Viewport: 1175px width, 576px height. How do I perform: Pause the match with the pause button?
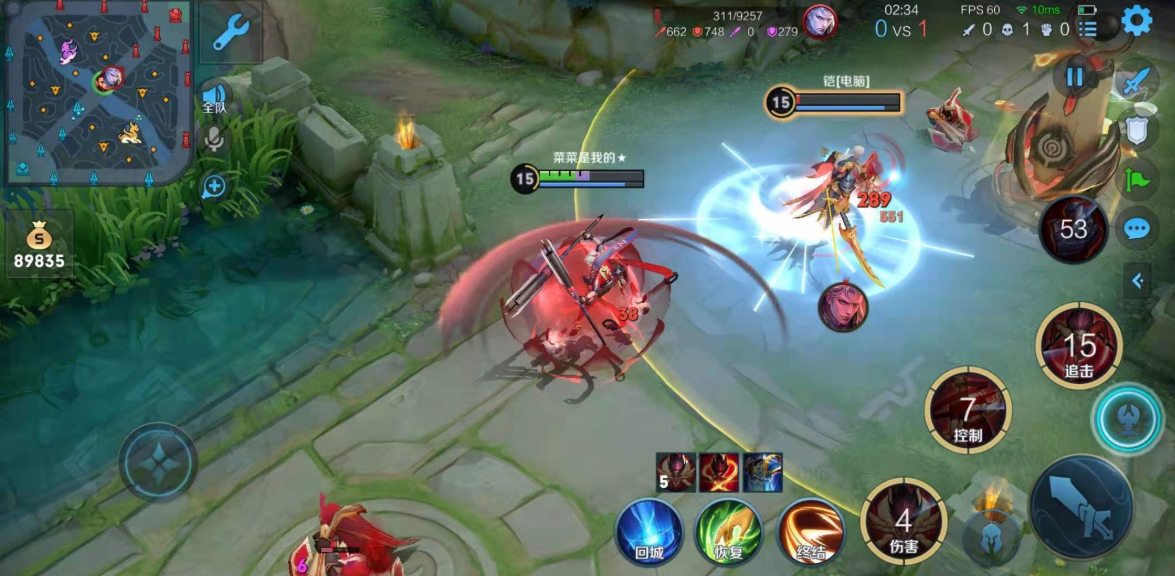pyautogui.click(x=1075, y=77)
